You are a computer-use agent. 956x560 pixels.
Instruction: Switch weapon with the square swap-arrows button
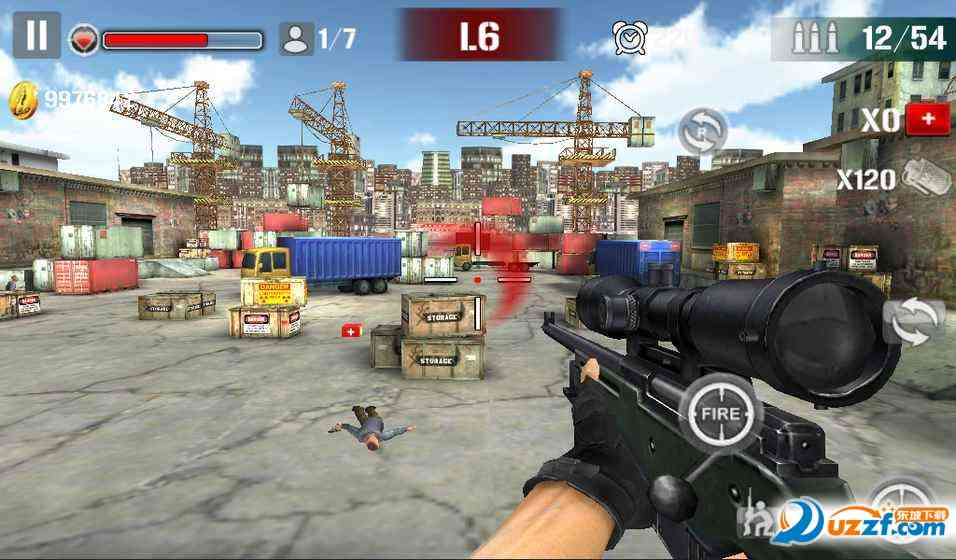tap(914, 322)
